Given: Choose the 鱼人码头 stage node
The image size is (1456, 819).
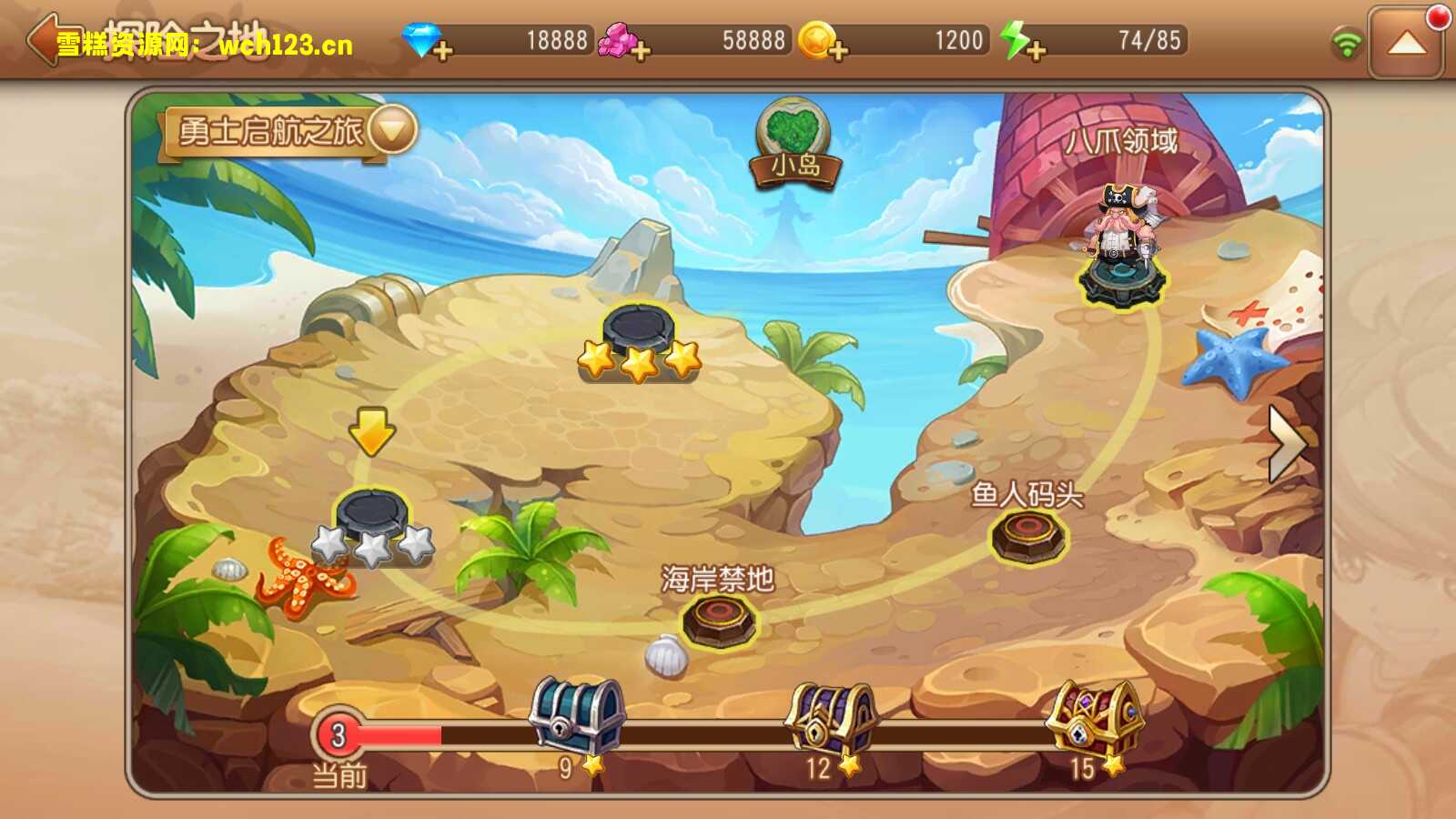Looking at the screenshot, I should [x=1028, y=535].
